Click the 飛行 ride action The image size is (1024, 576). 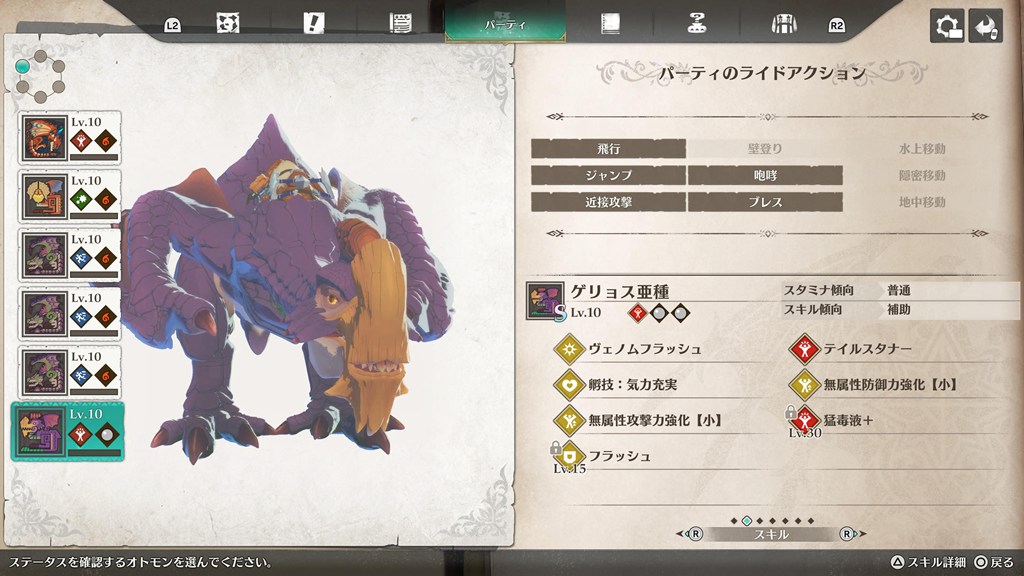608,149
